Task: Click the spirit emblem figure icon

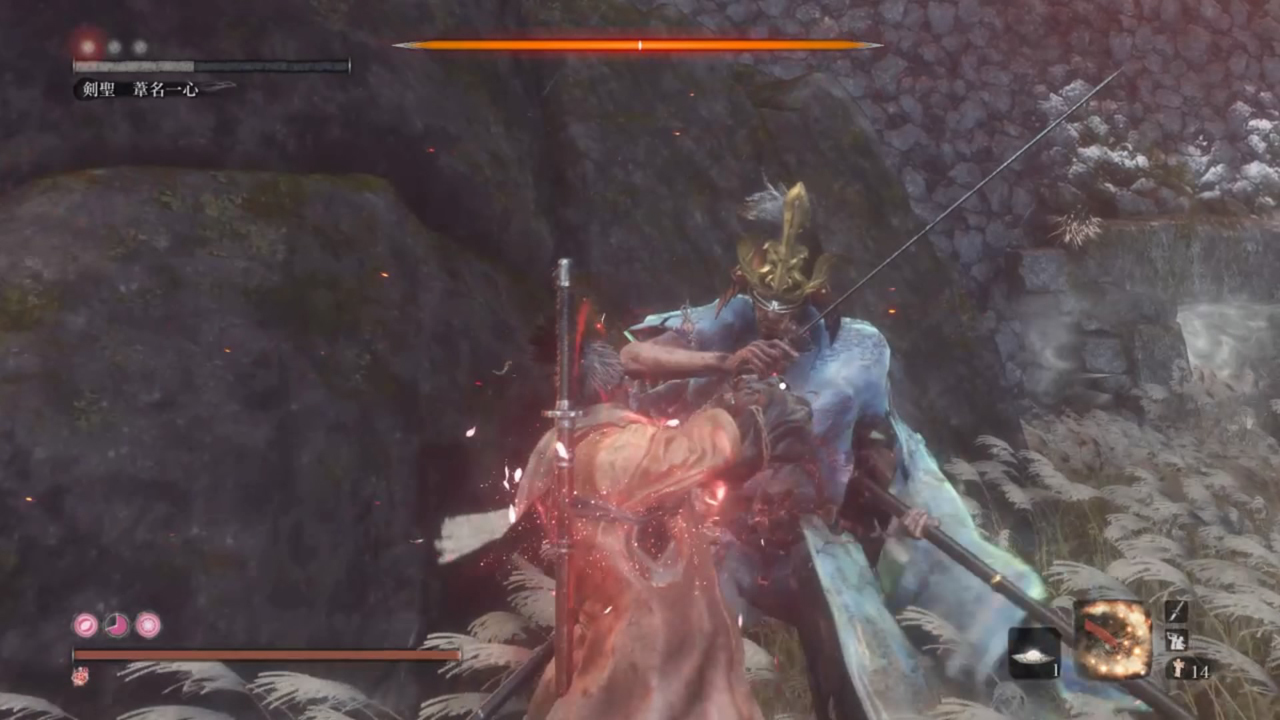Action: tap(1176, 669)
